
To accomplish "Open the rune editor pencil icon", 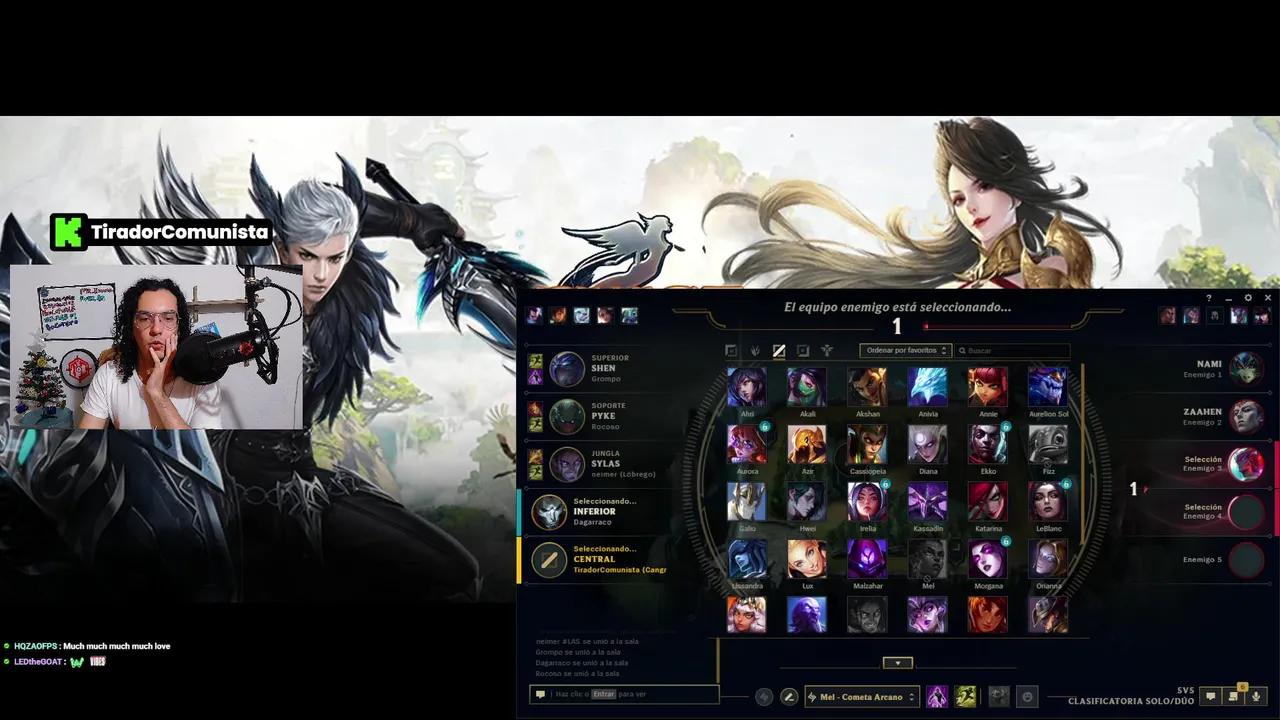I will pos(790,696).
